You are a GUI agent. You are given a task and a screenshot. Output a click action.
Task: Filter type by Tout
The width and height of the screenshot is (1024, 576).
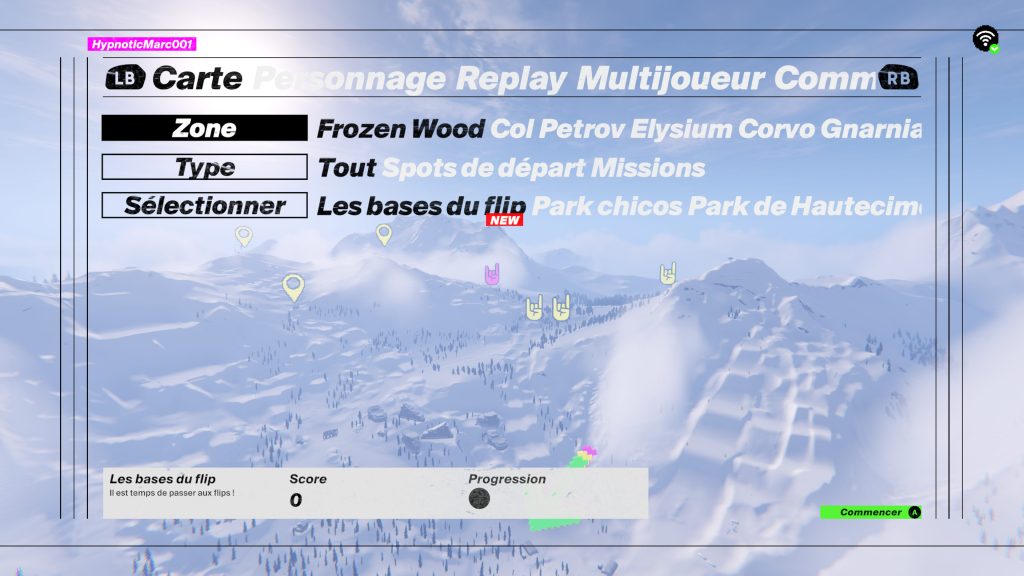coord(346,168)
